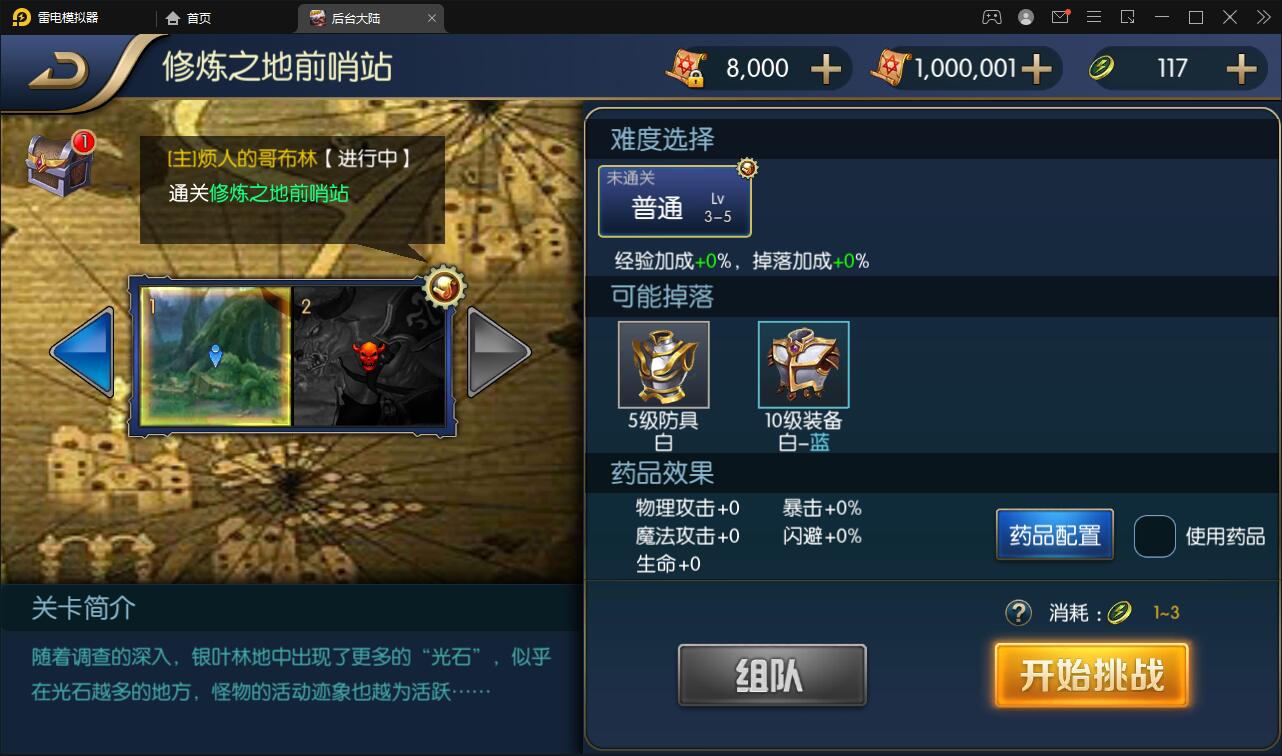Click the help question mark near 消耗
The height and width of the screenshot is (756, 1282).
coord(1017,613)
